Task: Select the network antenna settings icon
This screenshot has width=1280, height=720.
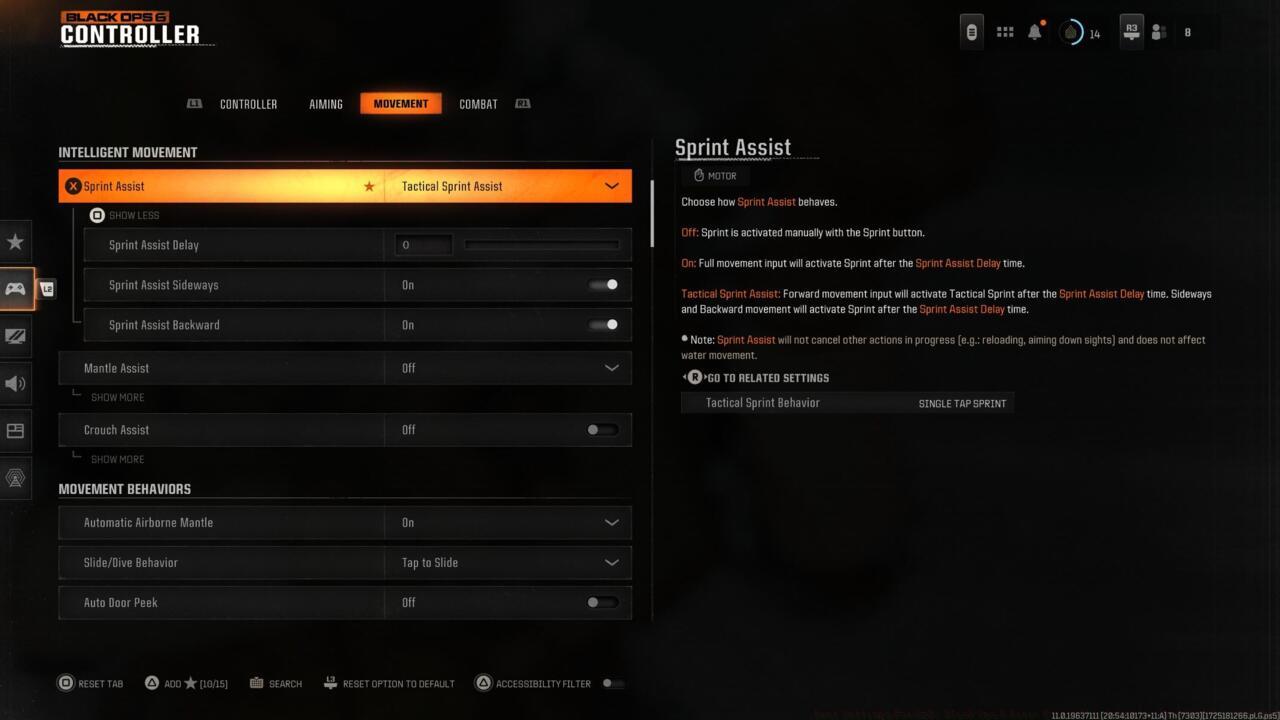Action: [15, 478]
